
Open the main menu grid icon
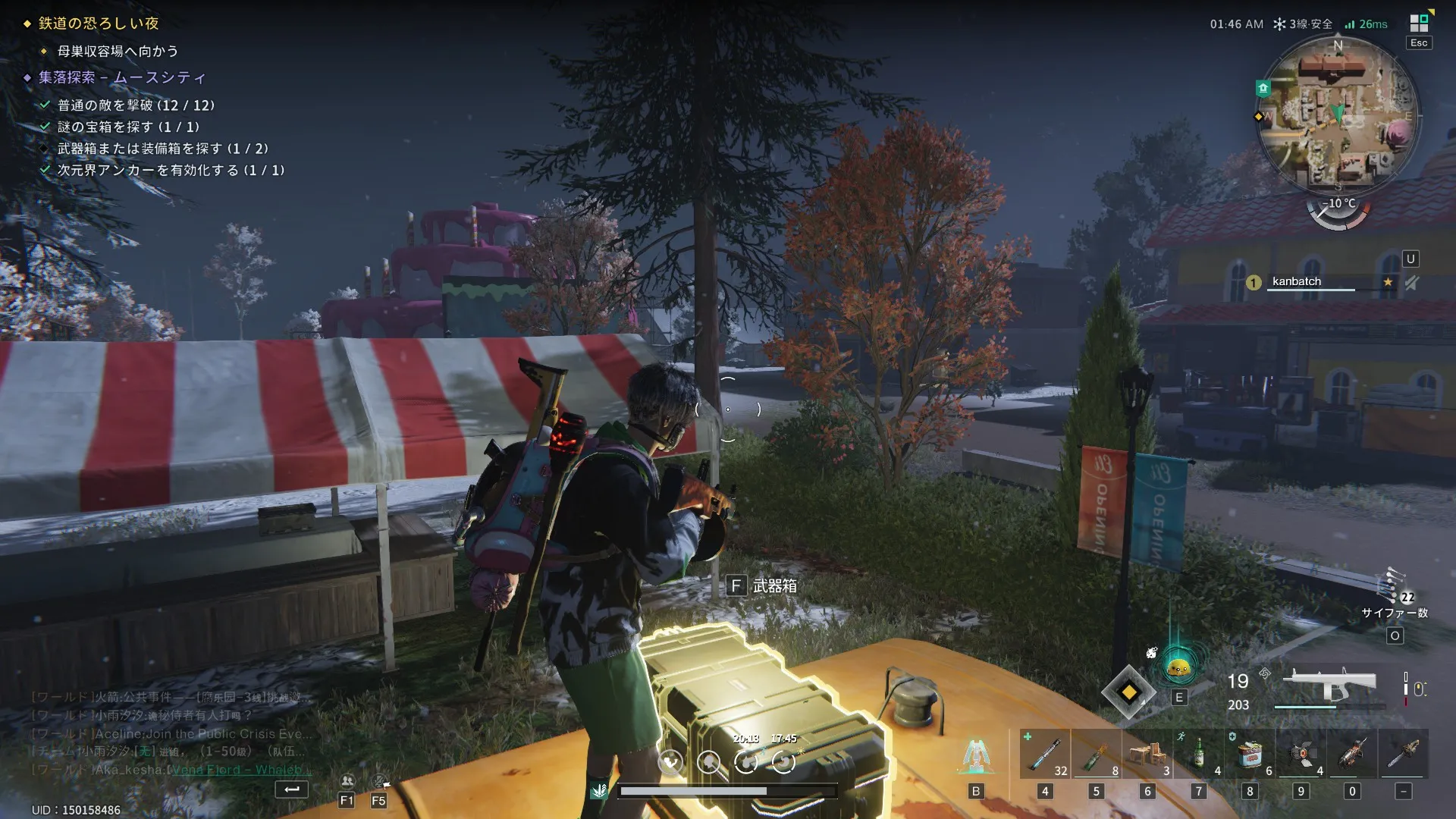[x=1419, y=23]
